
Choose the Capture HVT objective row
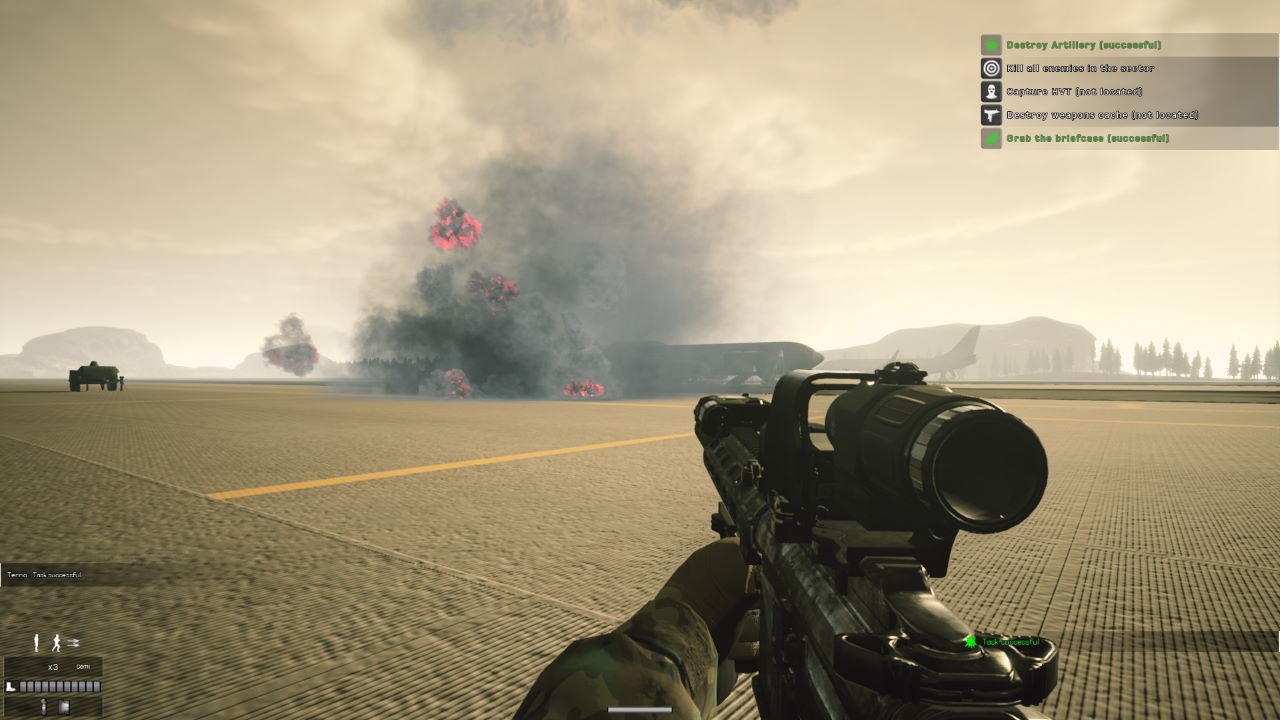pyautogui.click(x=1074, y=91)
